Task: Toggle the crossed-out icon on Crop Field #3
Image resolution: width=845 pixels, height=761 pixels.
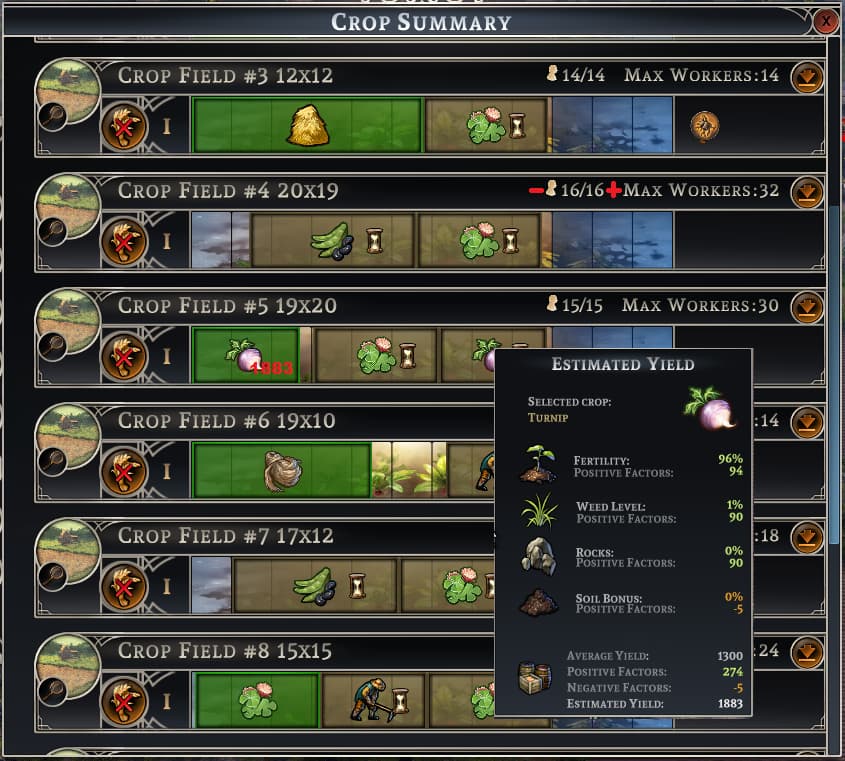Action: click(124, 126)
